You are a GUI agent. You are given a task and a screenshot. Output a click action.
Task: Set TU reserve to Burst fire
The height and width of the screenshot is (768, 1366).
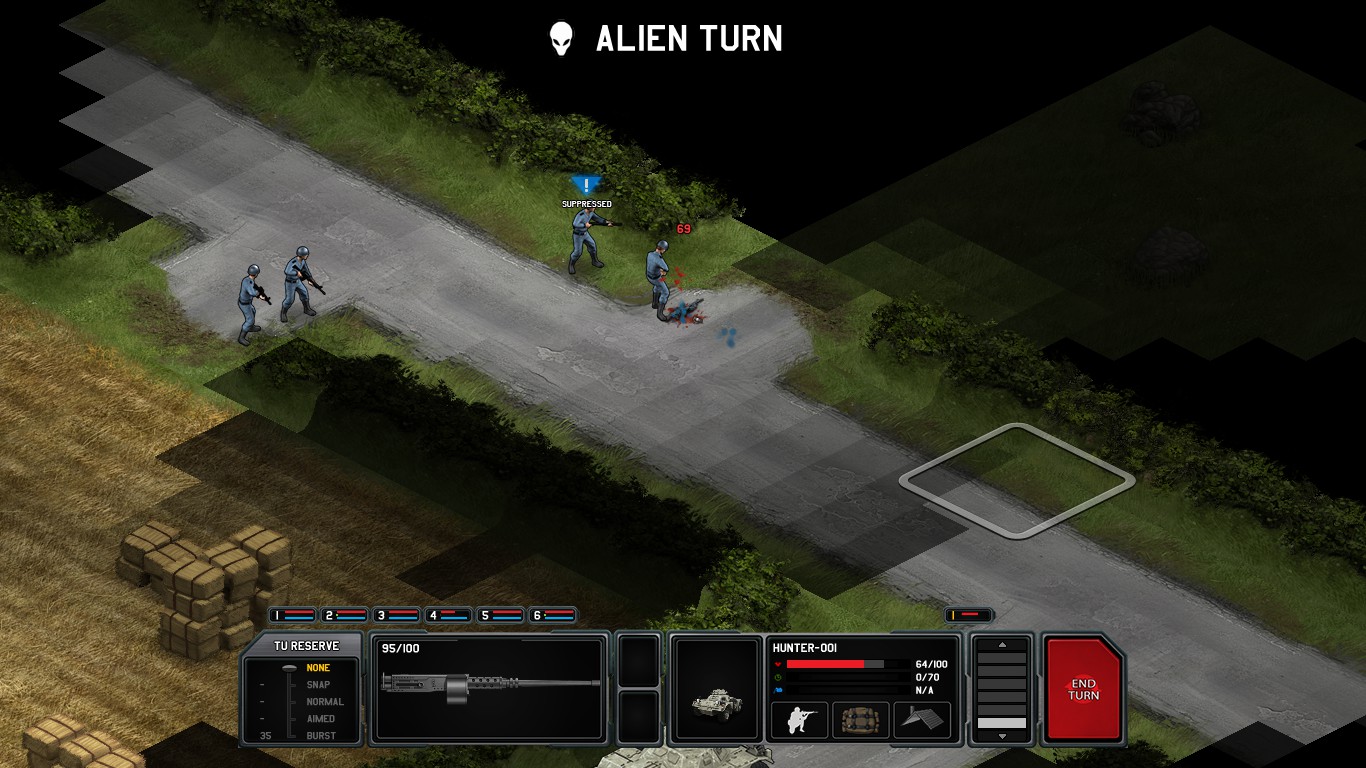pos(320,736)
